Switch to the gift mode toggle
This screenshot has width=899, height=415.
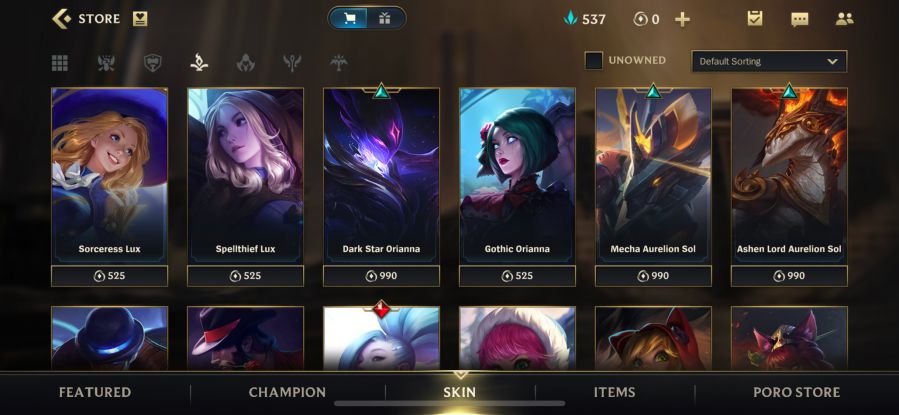(x=385, y=18)
